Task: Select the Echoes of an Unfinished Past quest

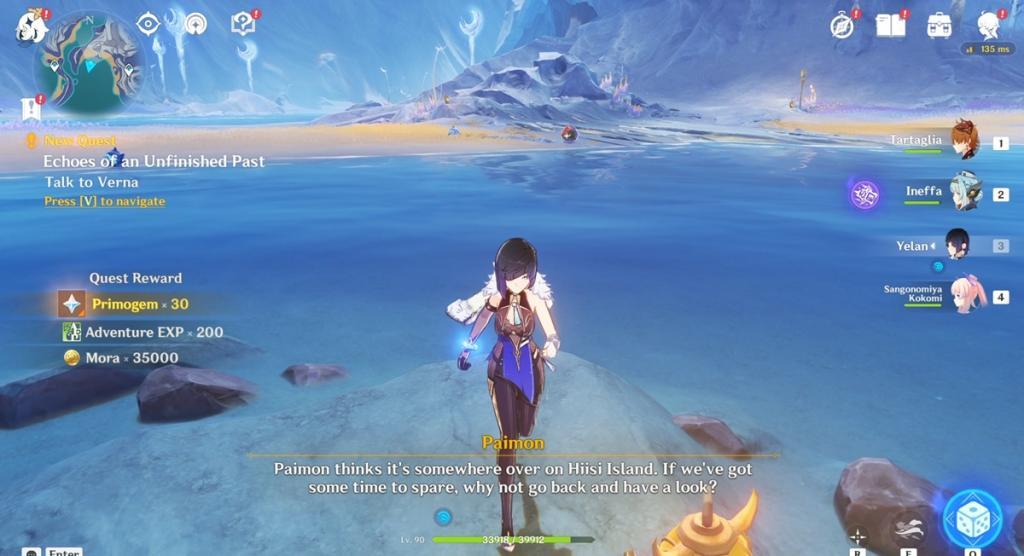Action: coord(153,161)
